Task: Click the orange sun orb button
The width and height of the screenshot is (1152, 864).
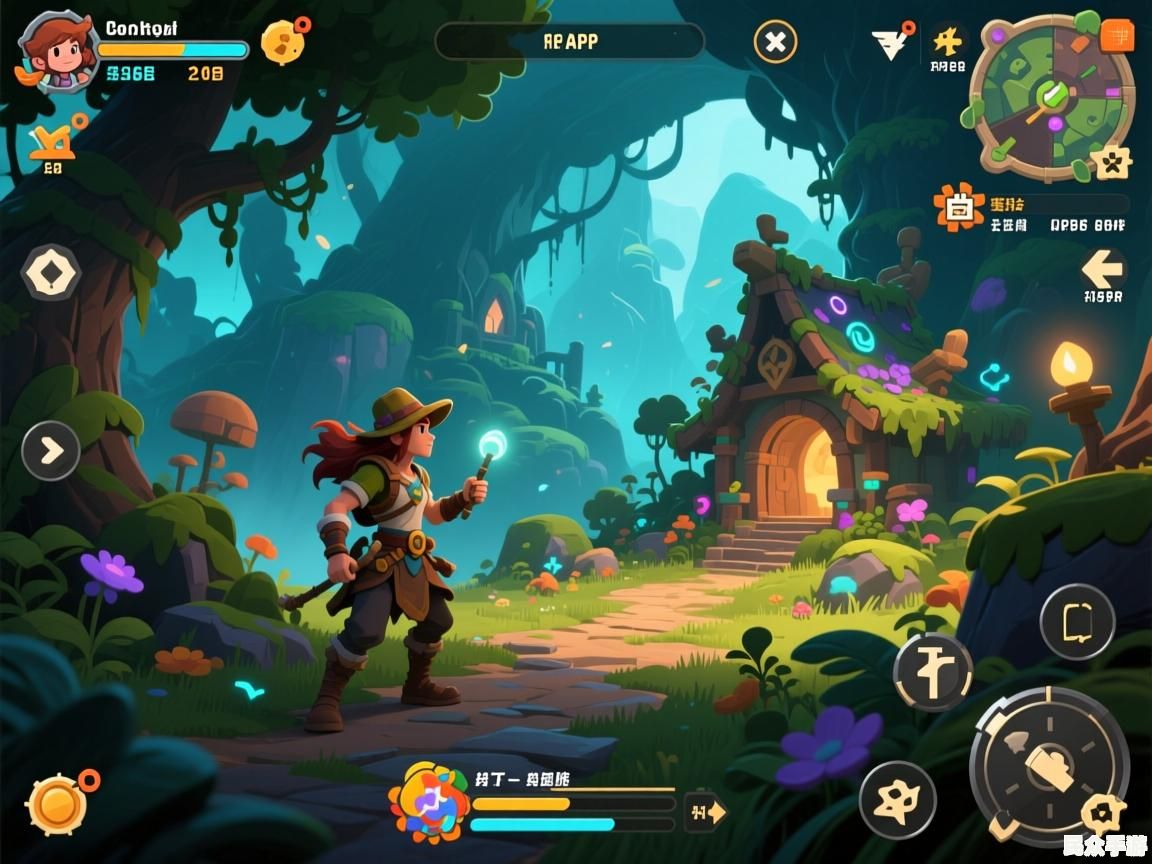Action: click(57, 803)
